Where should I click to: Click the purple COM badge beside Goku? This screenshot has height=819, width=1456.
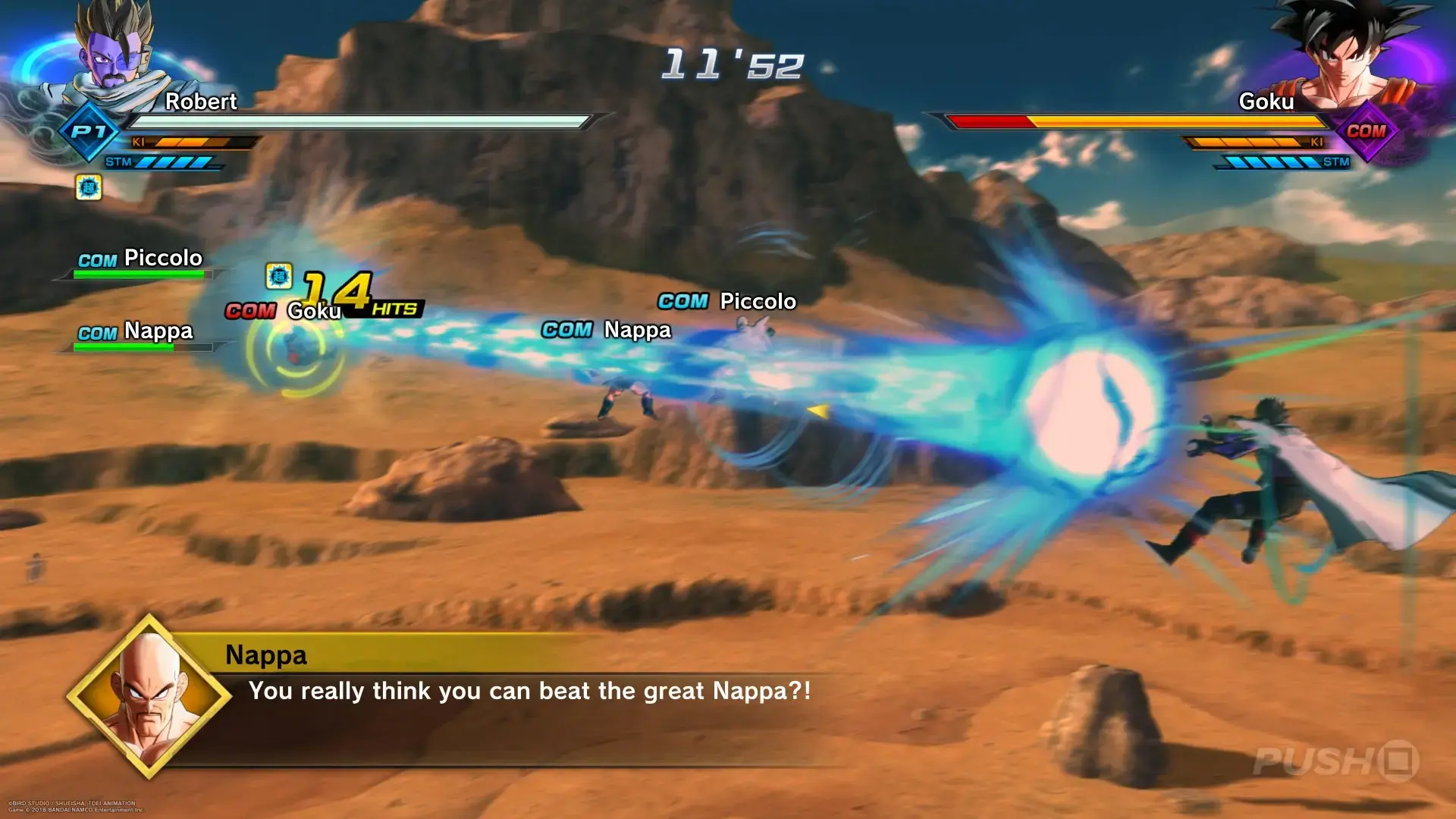tap(1366, 131)
